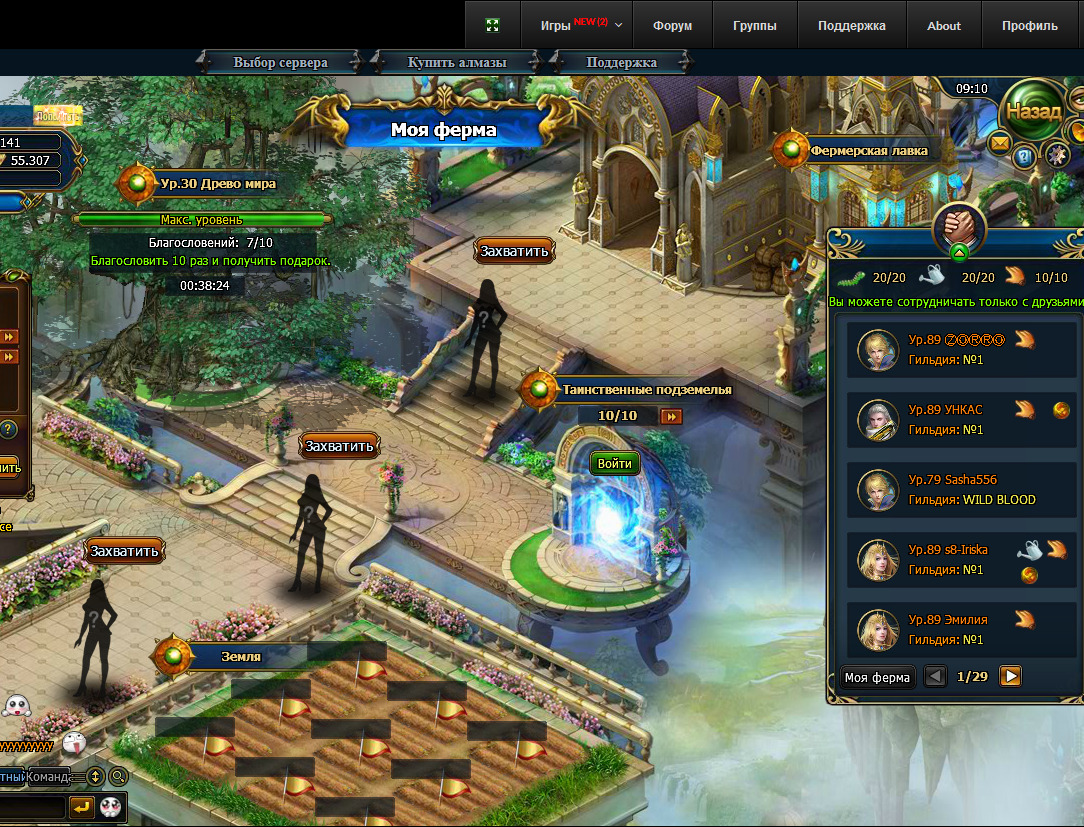
Task: Open the mail envelope icon
Action: pyautogui.click(x=999, y=144)
